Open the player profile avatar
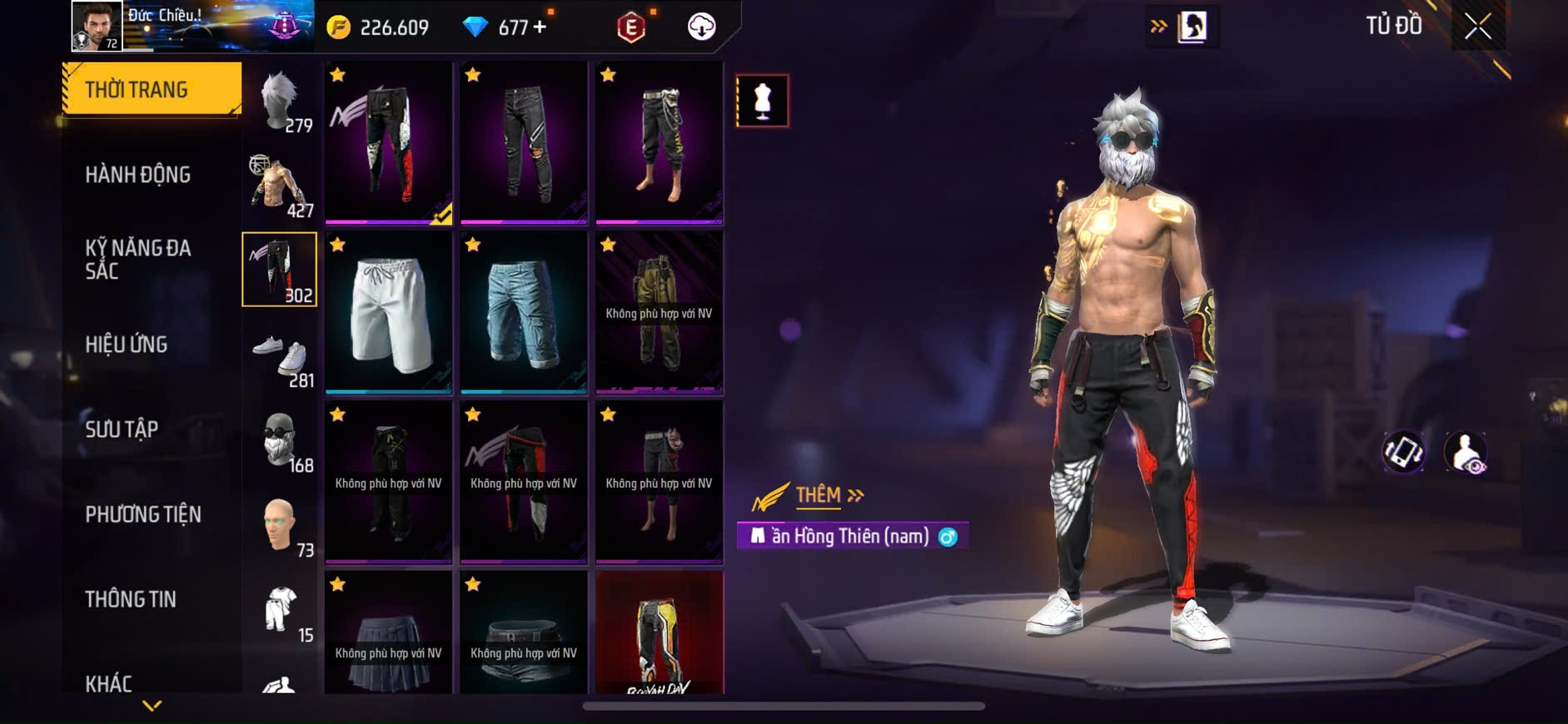The width and height of the screenshot is (1568, 724). click(x=97, y=26)
